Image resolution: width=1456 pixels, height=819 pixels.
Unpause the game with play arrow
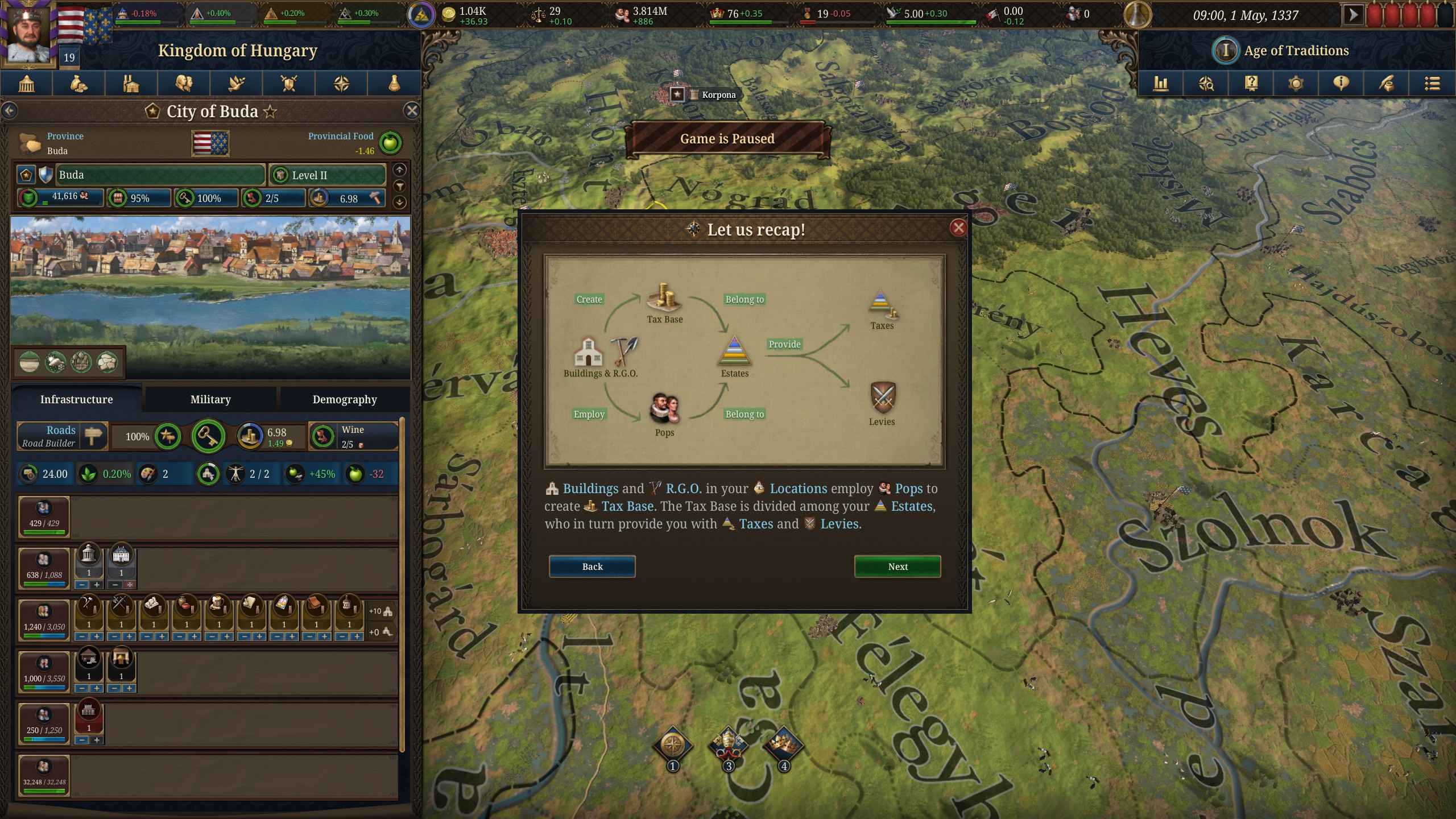coord(1352,15)
